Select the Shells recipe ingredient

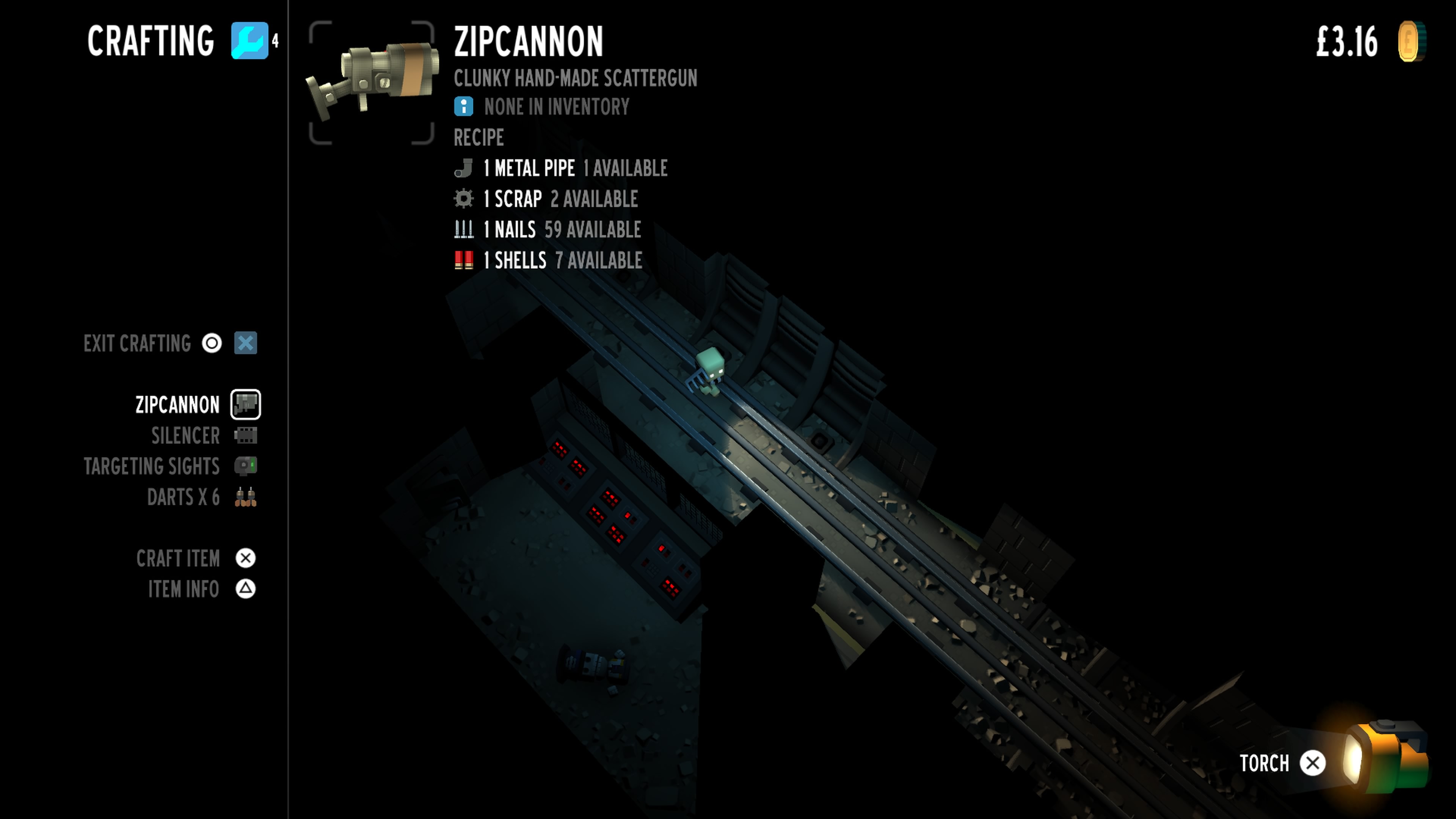pos(520,260)
